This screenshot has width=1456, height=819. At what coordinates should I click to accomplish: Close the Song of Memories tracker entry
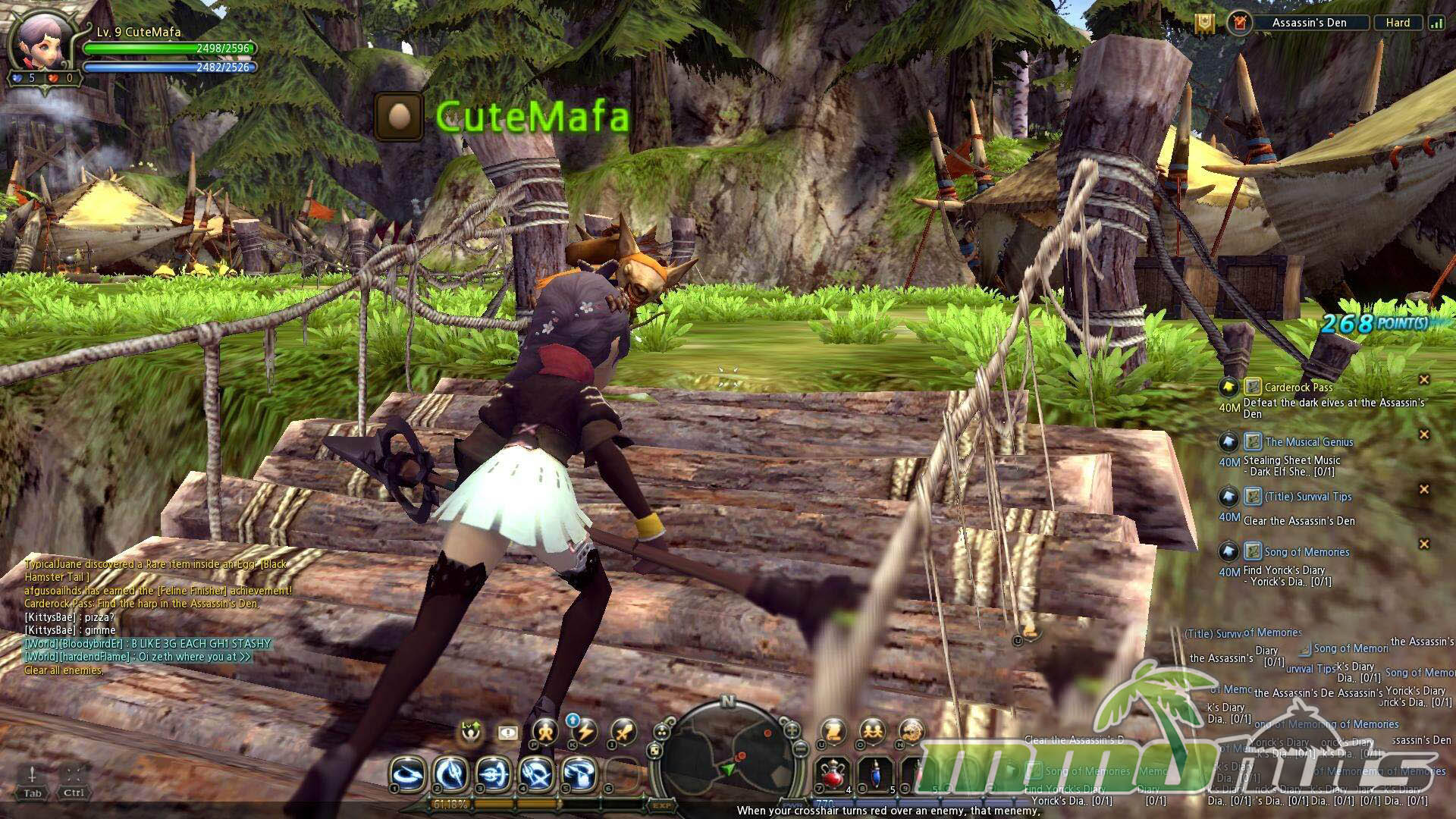1423,544
